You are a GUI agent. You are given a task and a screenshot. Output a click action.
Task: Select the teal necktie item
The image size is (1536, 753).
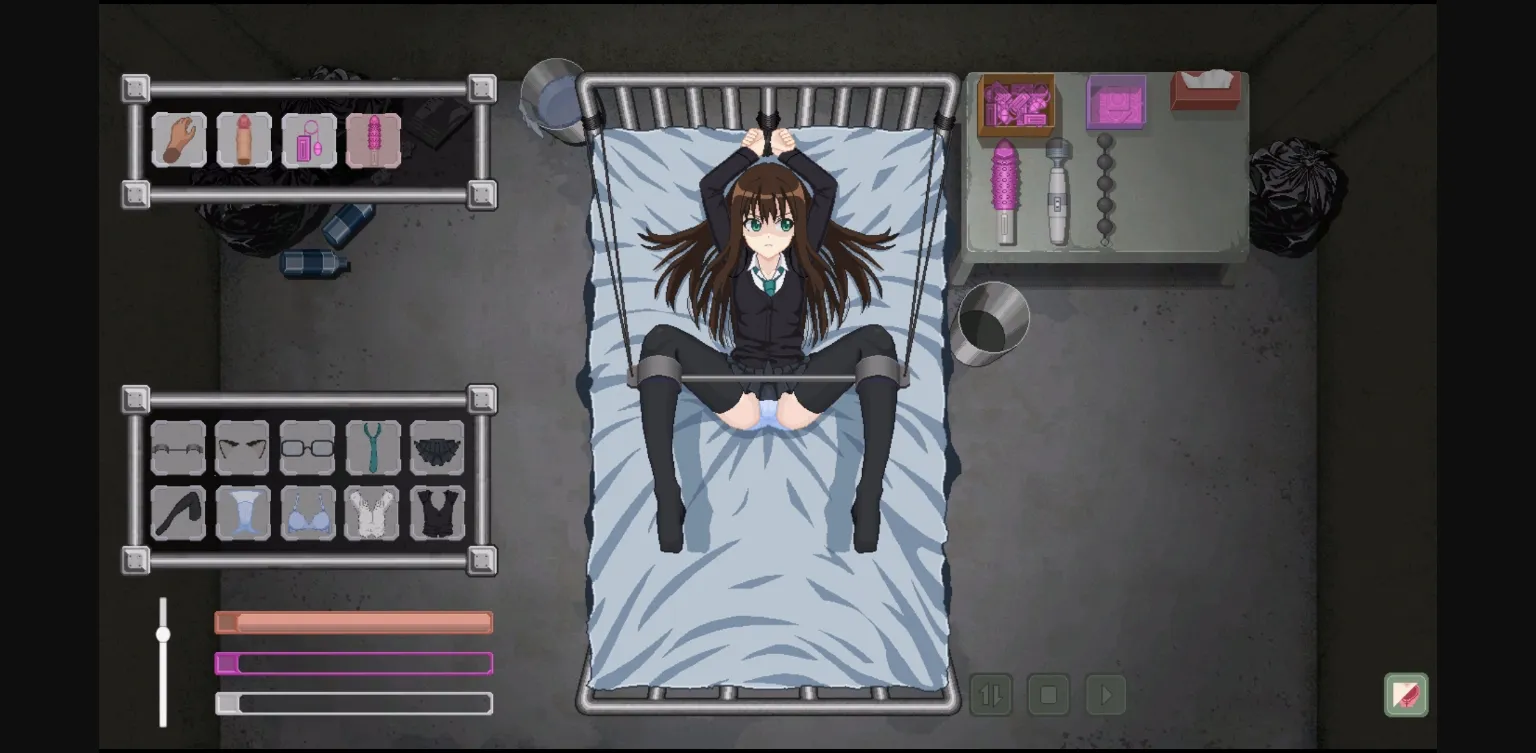[373, 448]
